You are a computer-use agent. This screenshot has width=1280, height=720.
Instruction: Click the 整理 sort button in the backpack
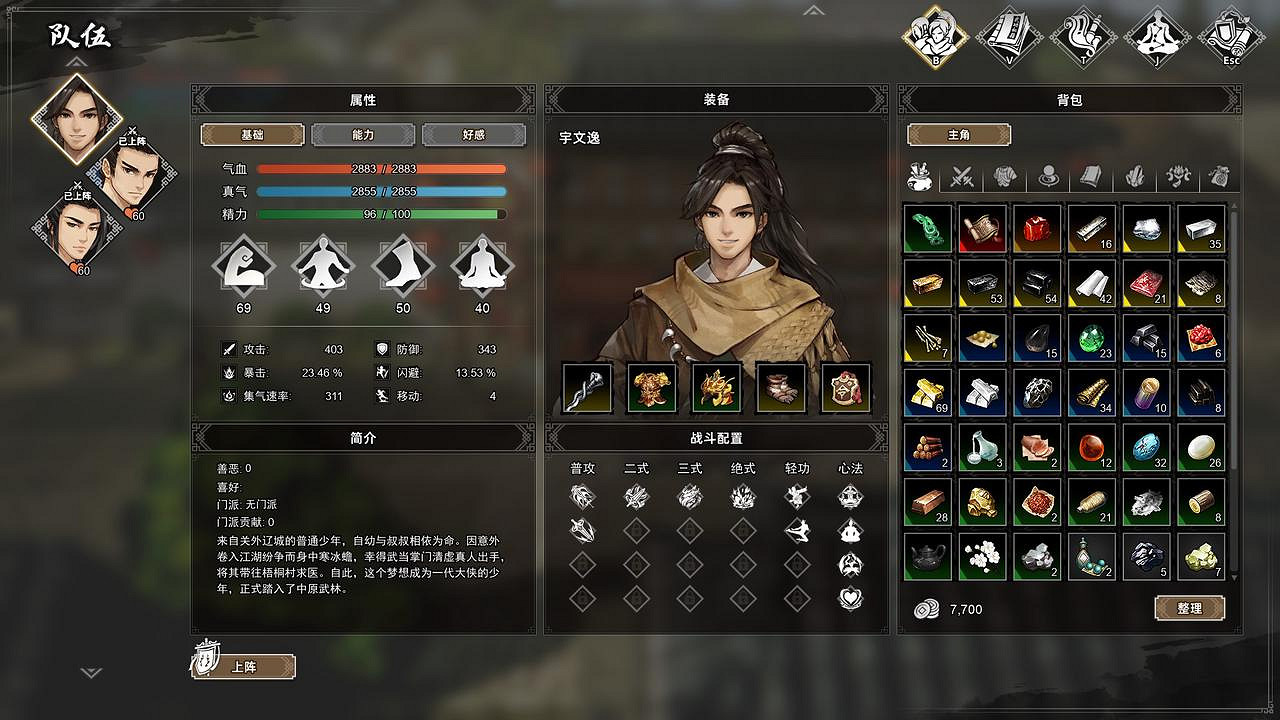pyautogui.click(x=1190, y=608)
